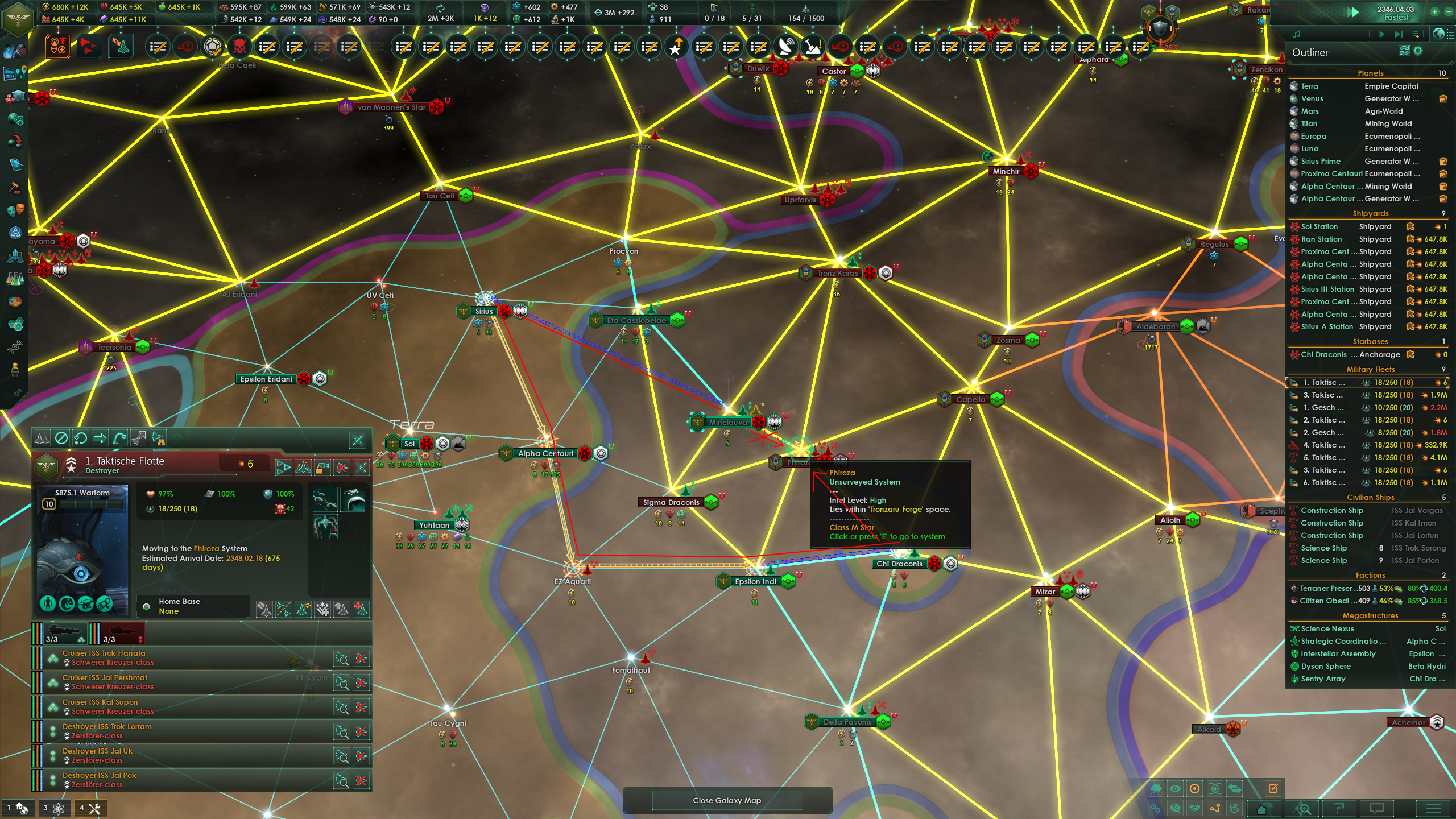Image resolution: width=1456 pixels, height=819 pixels.
Task: Open the Edicts panel with gavel icon
Action: point(15,187)
